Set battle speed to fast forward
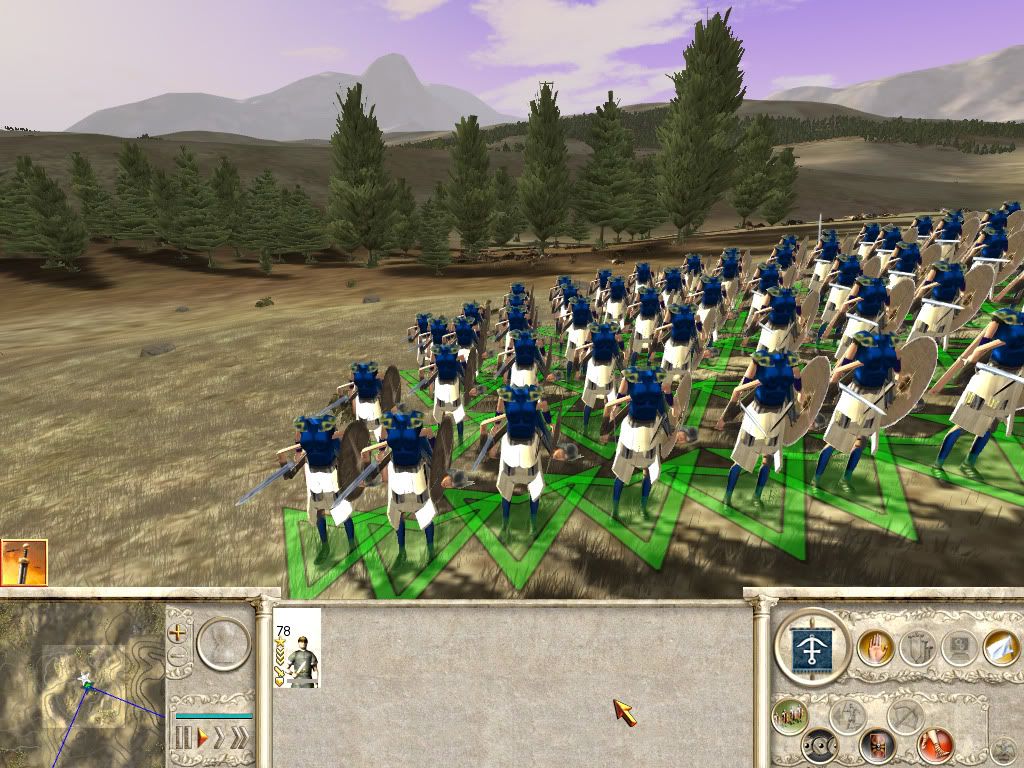 pyautogui.click(x=220, y=739)
